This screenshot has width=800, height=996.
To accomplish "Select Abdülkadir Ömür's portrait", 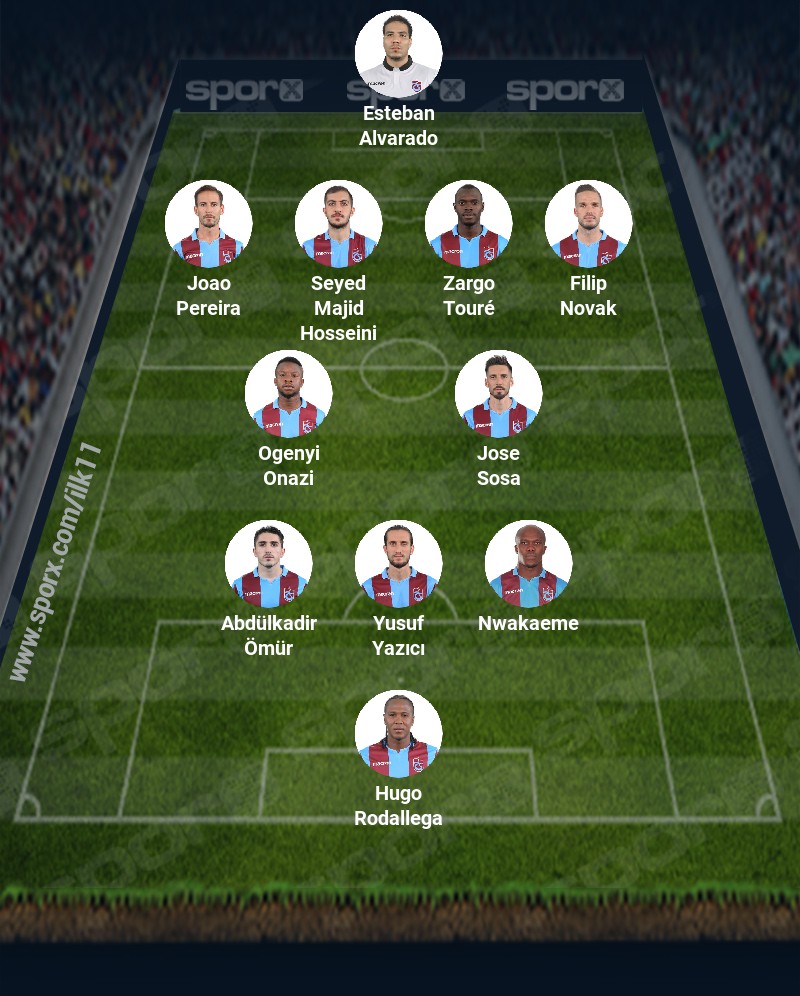I will 268,564.
